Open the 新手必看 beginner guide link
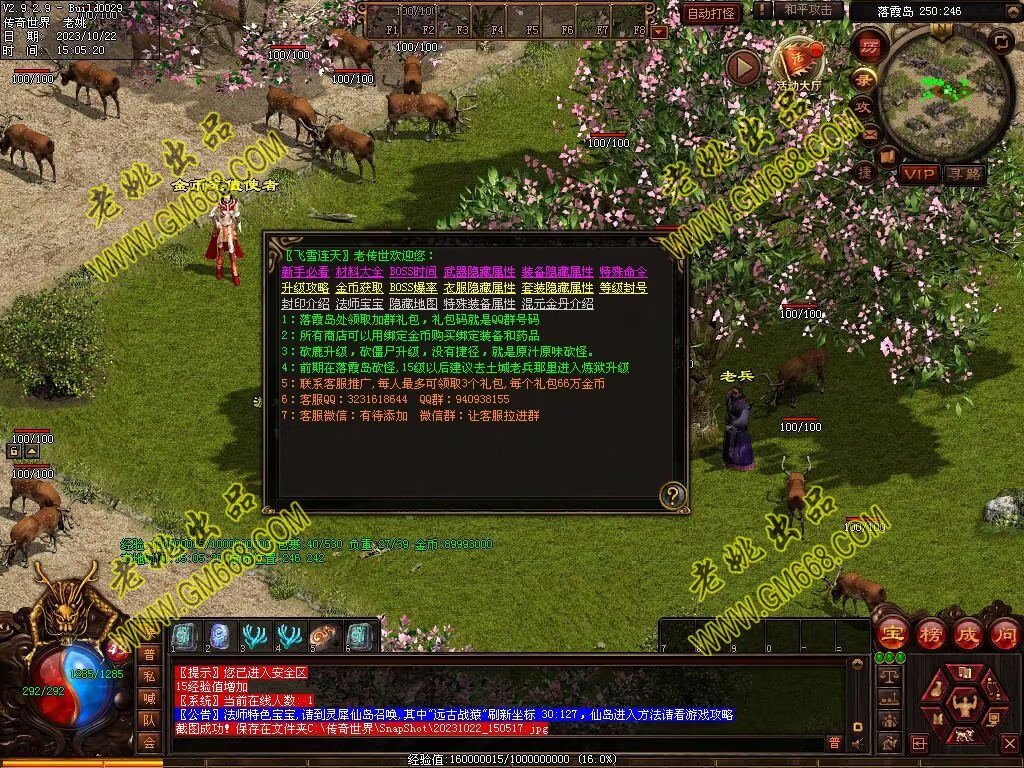 [x=305, y=272]
